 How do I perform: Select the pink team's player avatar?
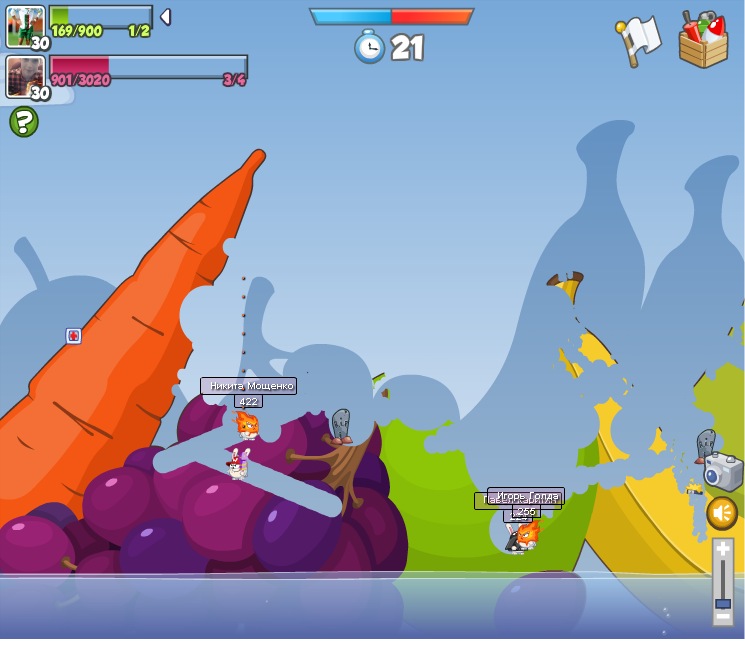point(25,76)
